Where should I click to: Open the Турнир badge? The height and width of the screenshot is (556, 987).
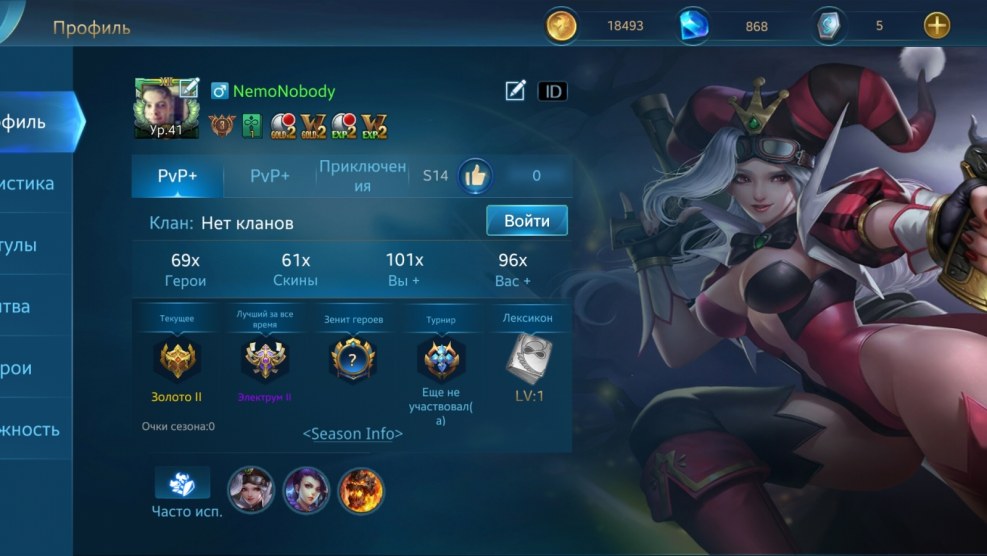click(x=440, y=361)
